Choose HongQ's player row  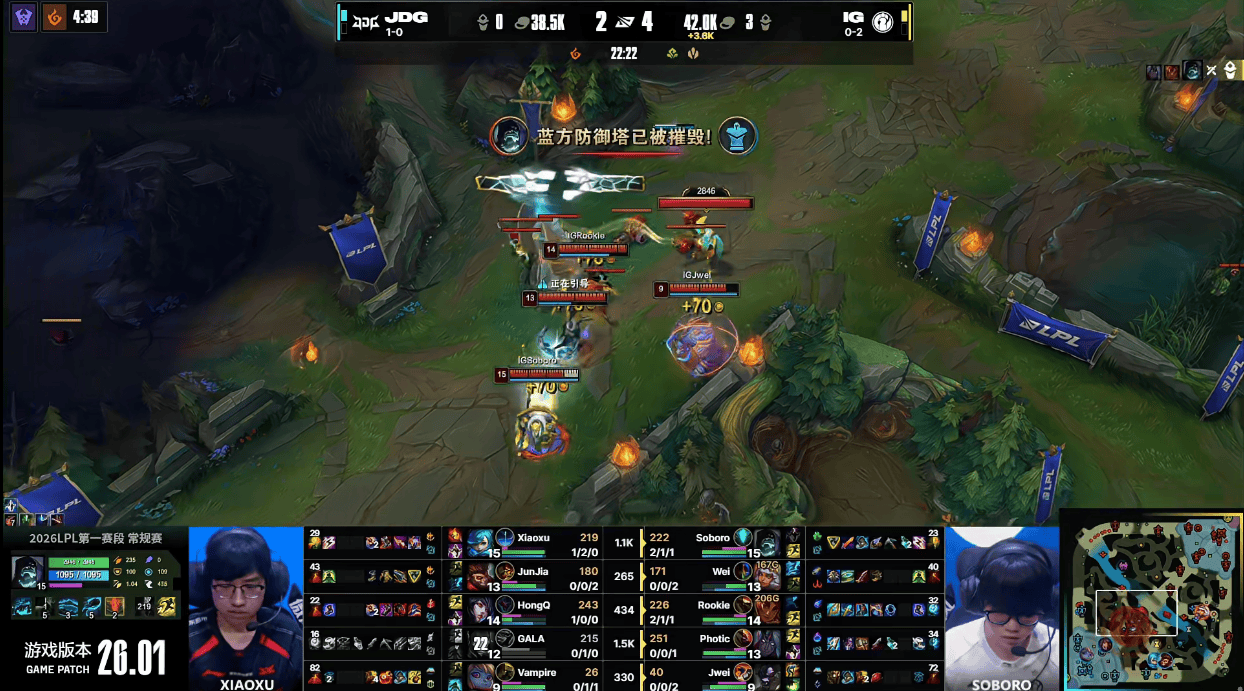coord(535,608)
